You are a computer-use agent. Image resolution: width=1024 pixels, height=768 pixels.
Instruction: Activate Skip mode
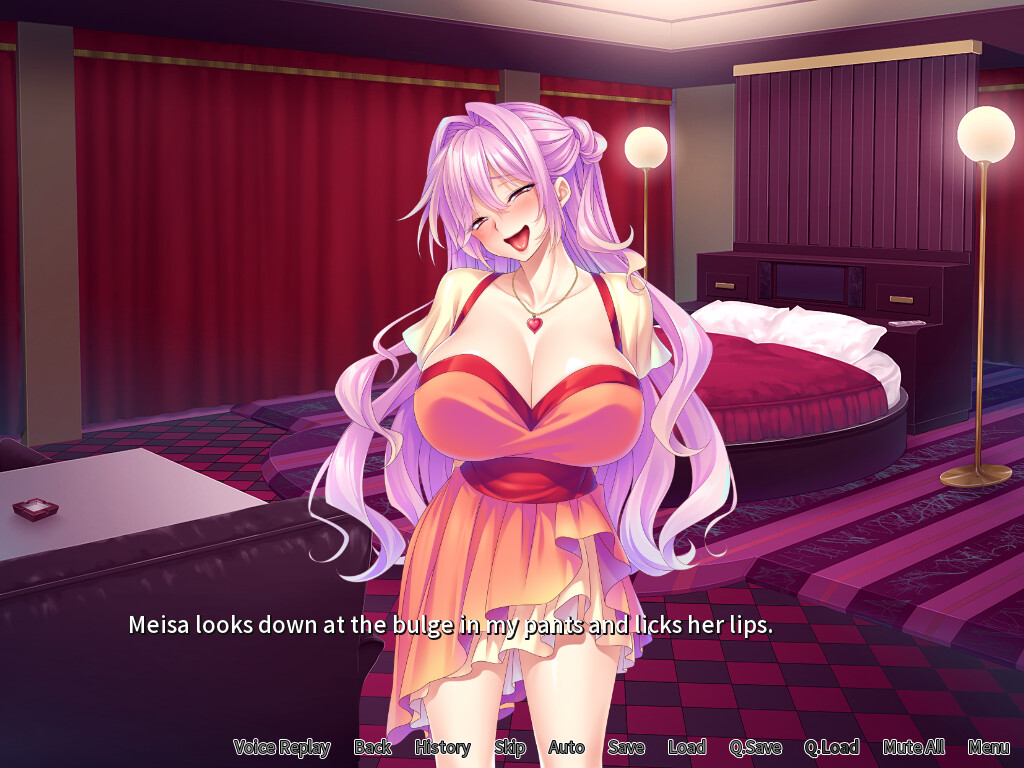click(509, 747)
